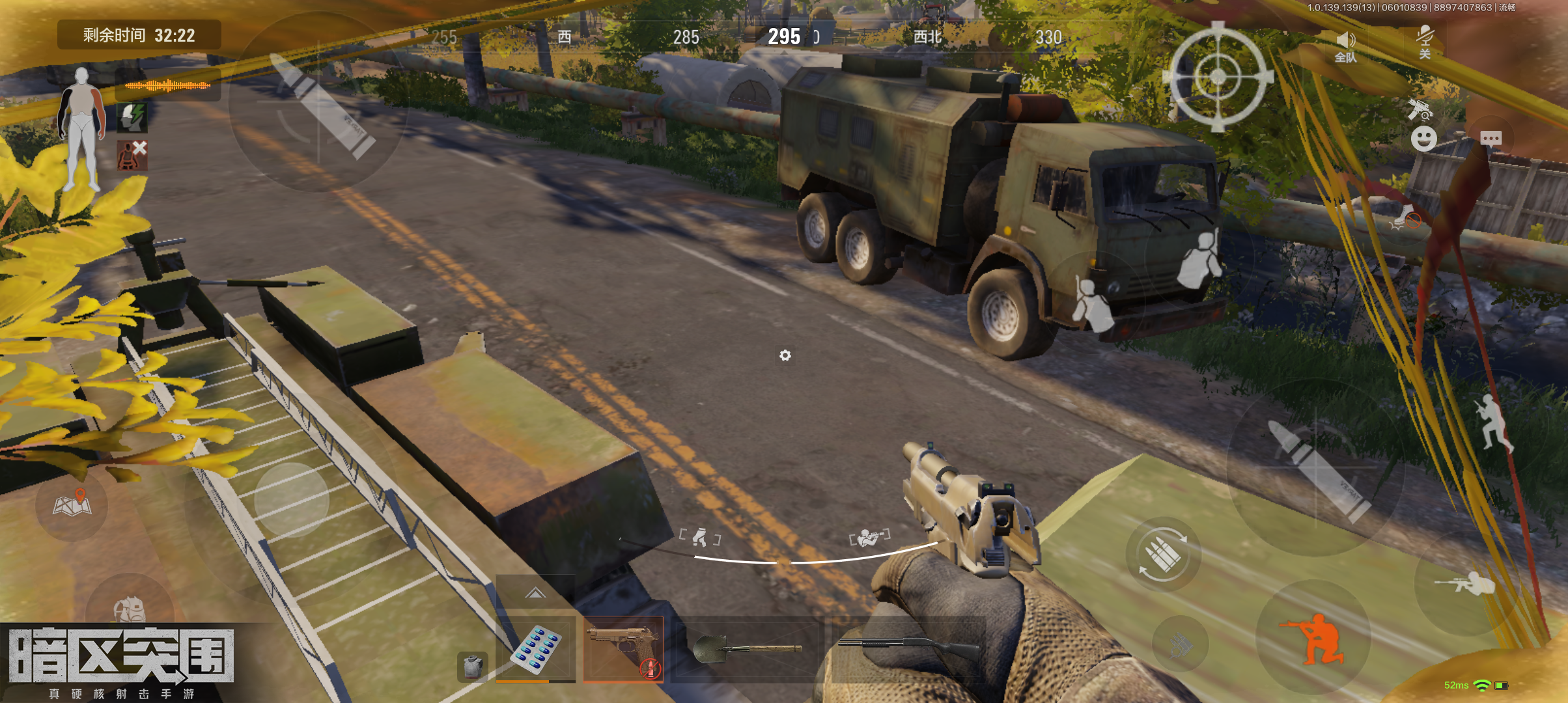Open the backpack inventory
Screen dimensions: 1568x703
[x=130, y=609]
